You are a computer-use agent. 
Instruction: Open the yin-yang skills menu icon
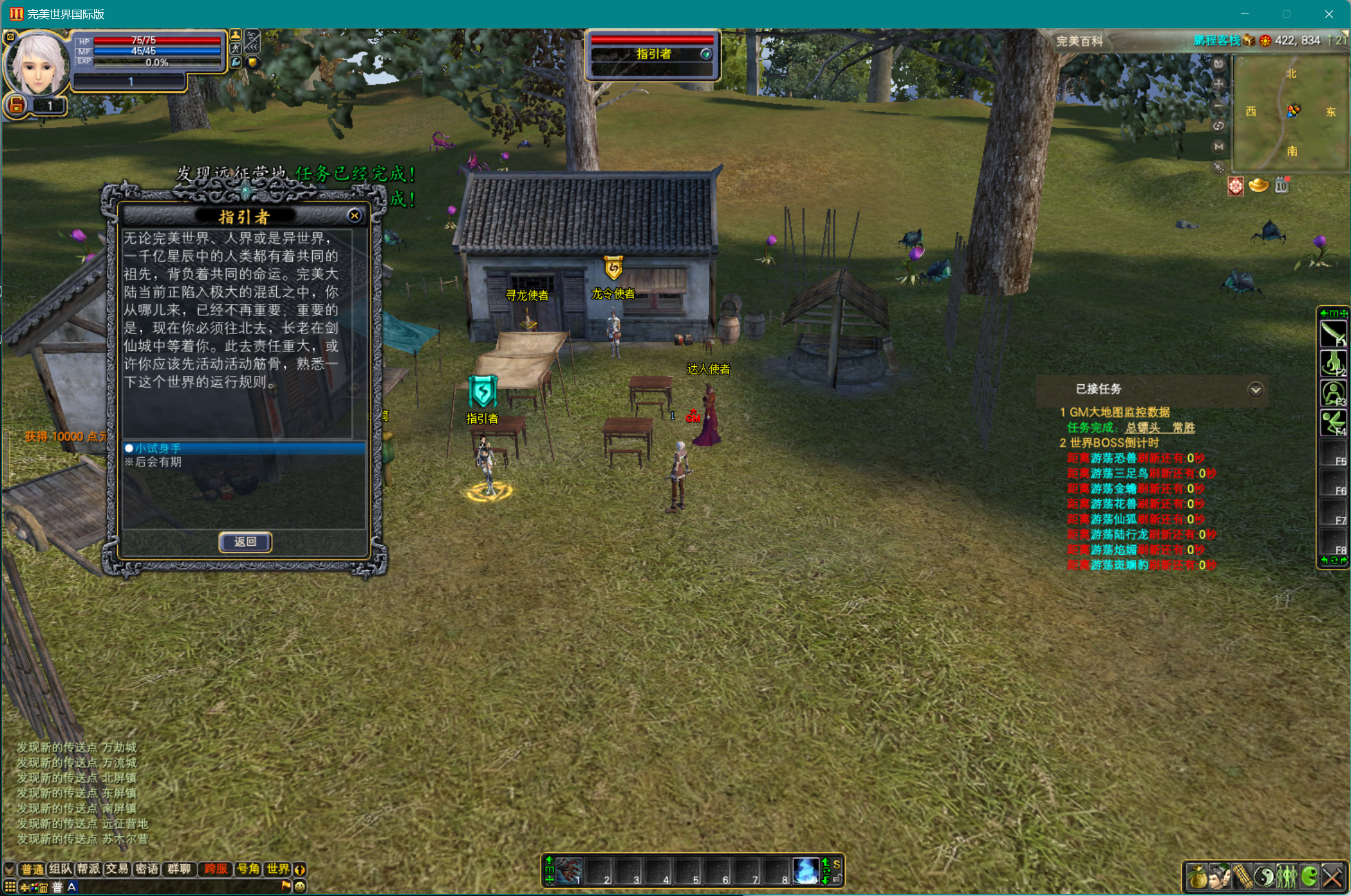click(x=1264, y=877)
